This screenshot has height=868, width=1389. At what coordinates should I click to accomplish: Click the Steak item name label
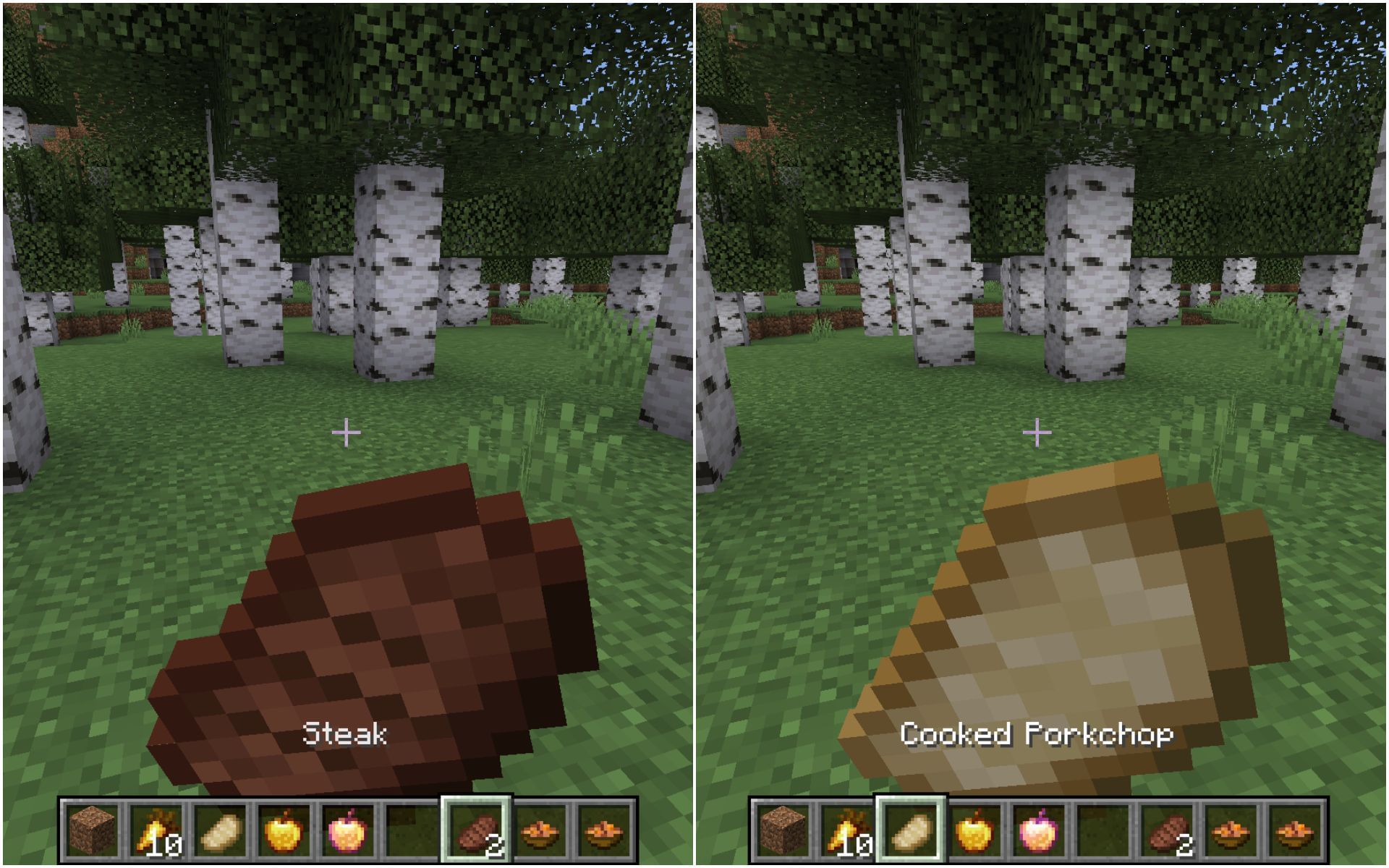tap(346, 733)
